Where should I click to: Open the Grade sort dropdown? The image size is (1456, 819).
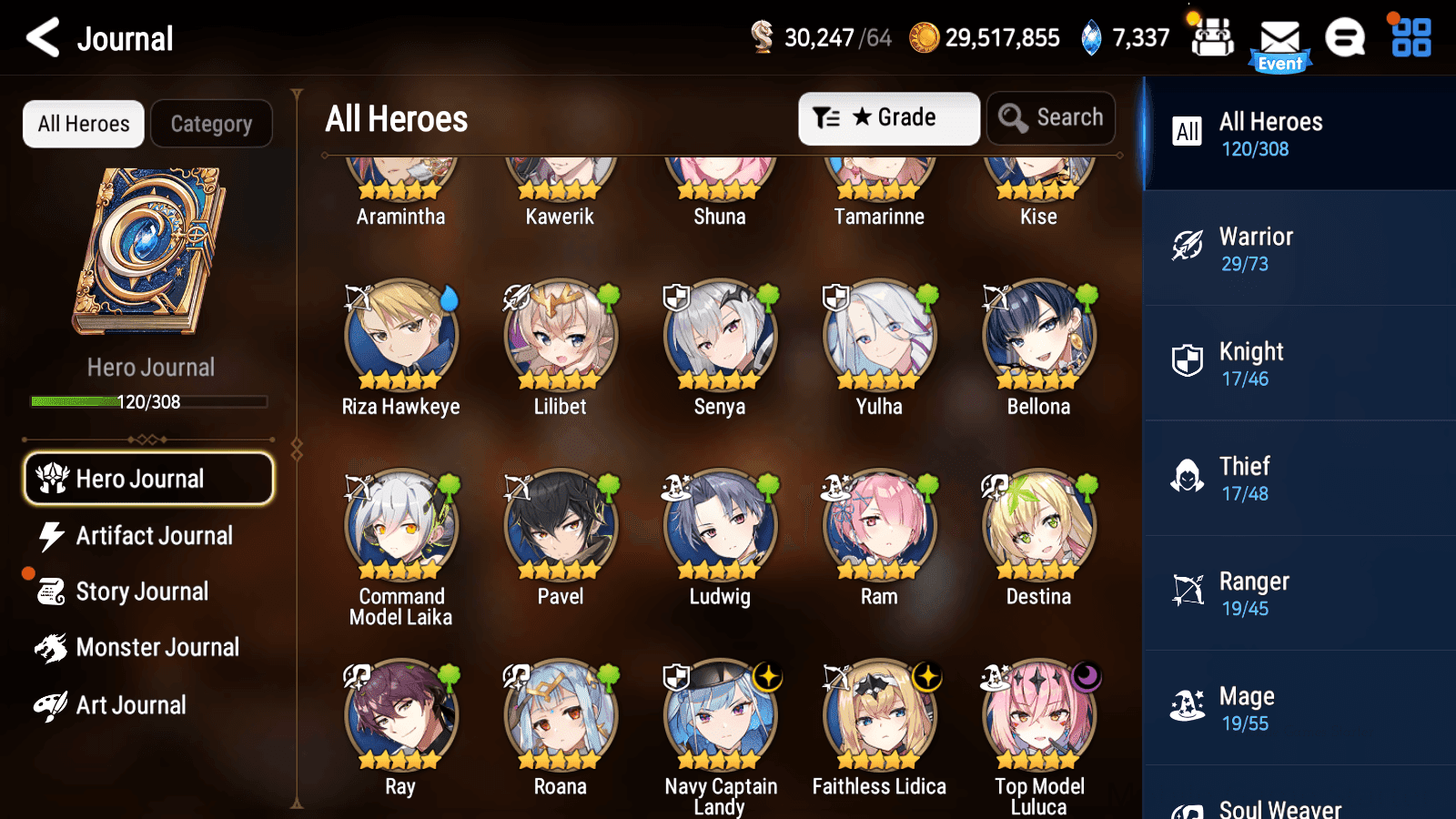point(889,117)
